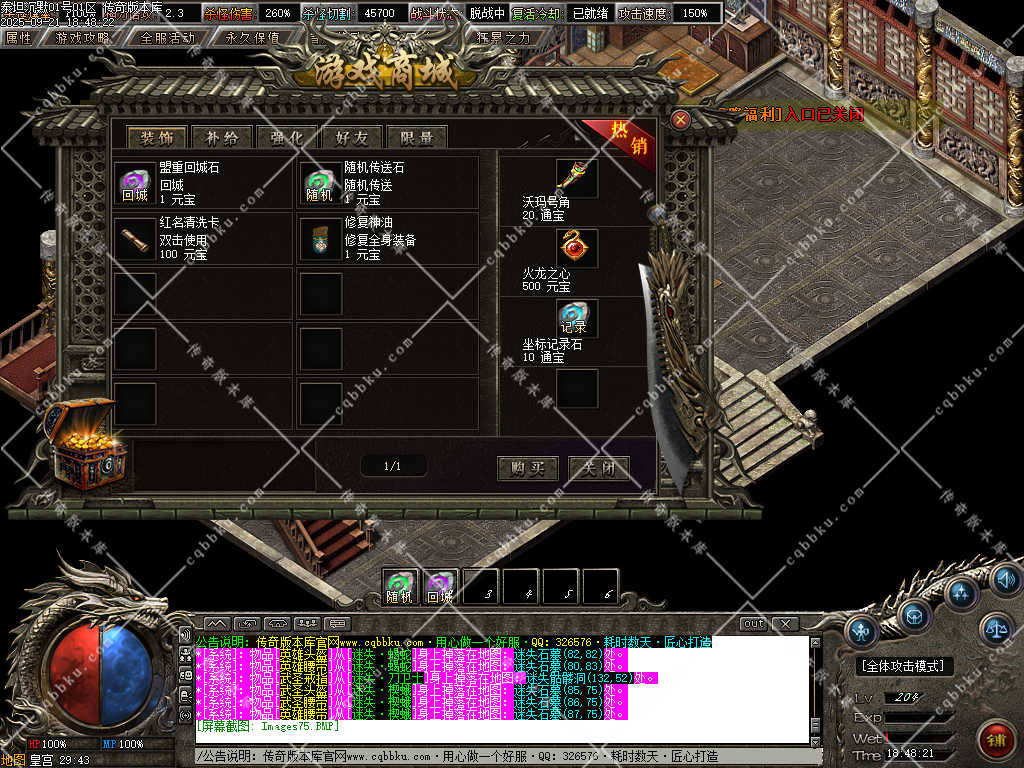Click the 购买 buy button
This screenshot has height=768, width=1024.
tap(527, 468)
